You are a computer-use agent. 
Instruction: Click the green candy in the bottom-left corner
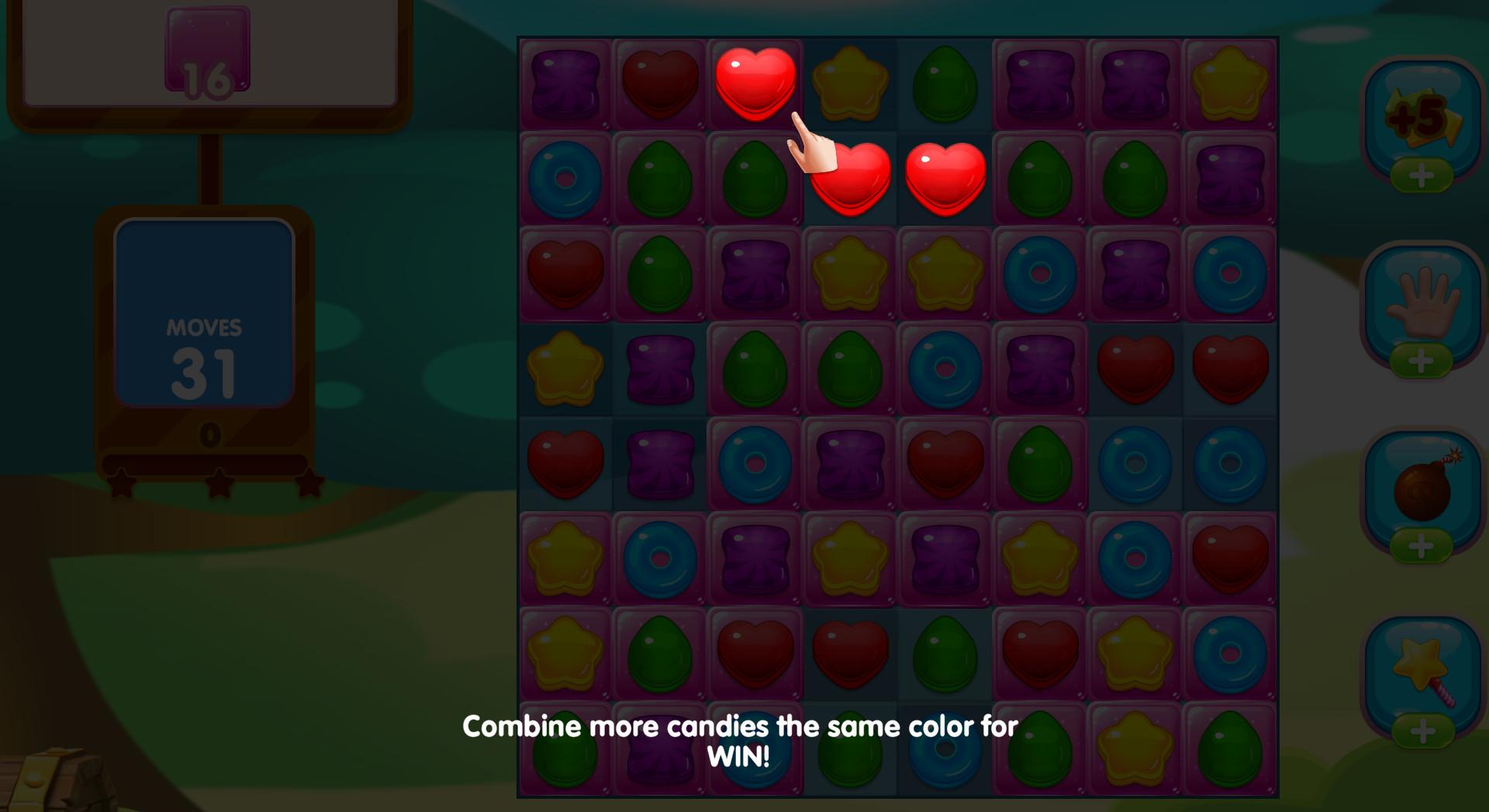564,748
